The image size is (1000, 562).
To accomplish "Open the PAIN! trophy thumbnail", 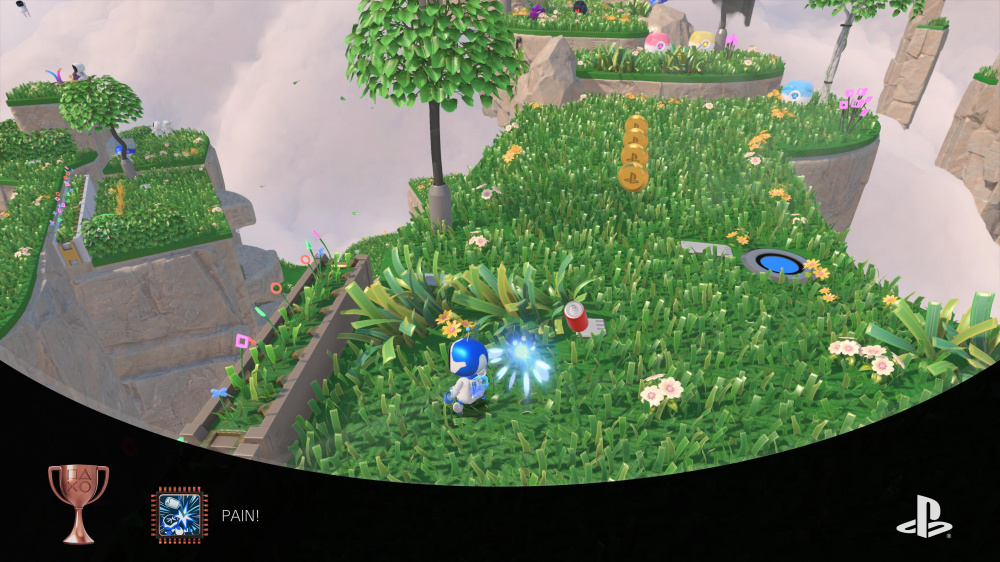I will coord(179,514).
